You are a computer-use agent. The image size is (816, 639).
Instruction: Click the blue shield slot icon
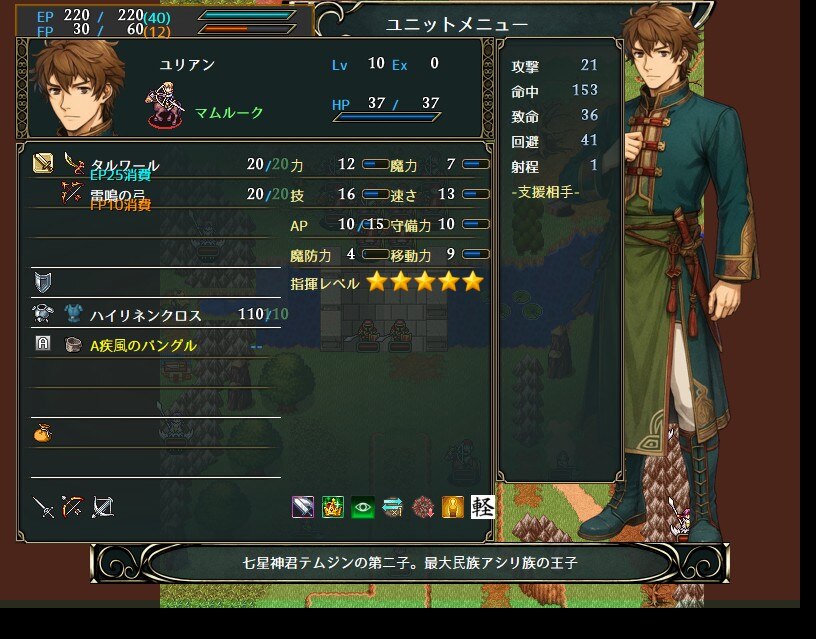[x=42, y=281]
